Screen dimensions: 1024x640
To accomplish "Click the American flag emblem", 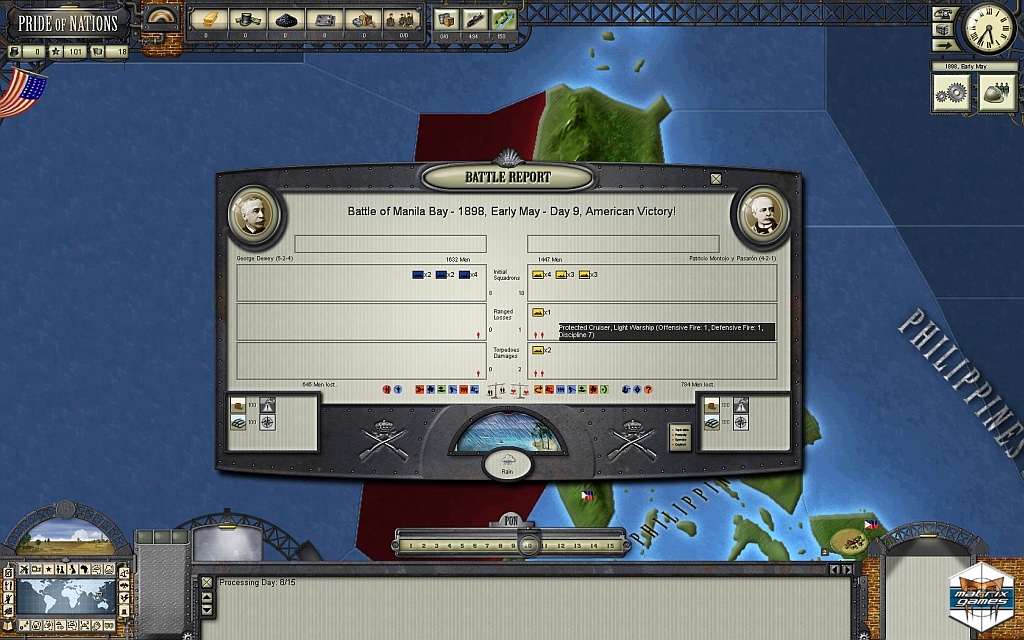I will [24, 94].
